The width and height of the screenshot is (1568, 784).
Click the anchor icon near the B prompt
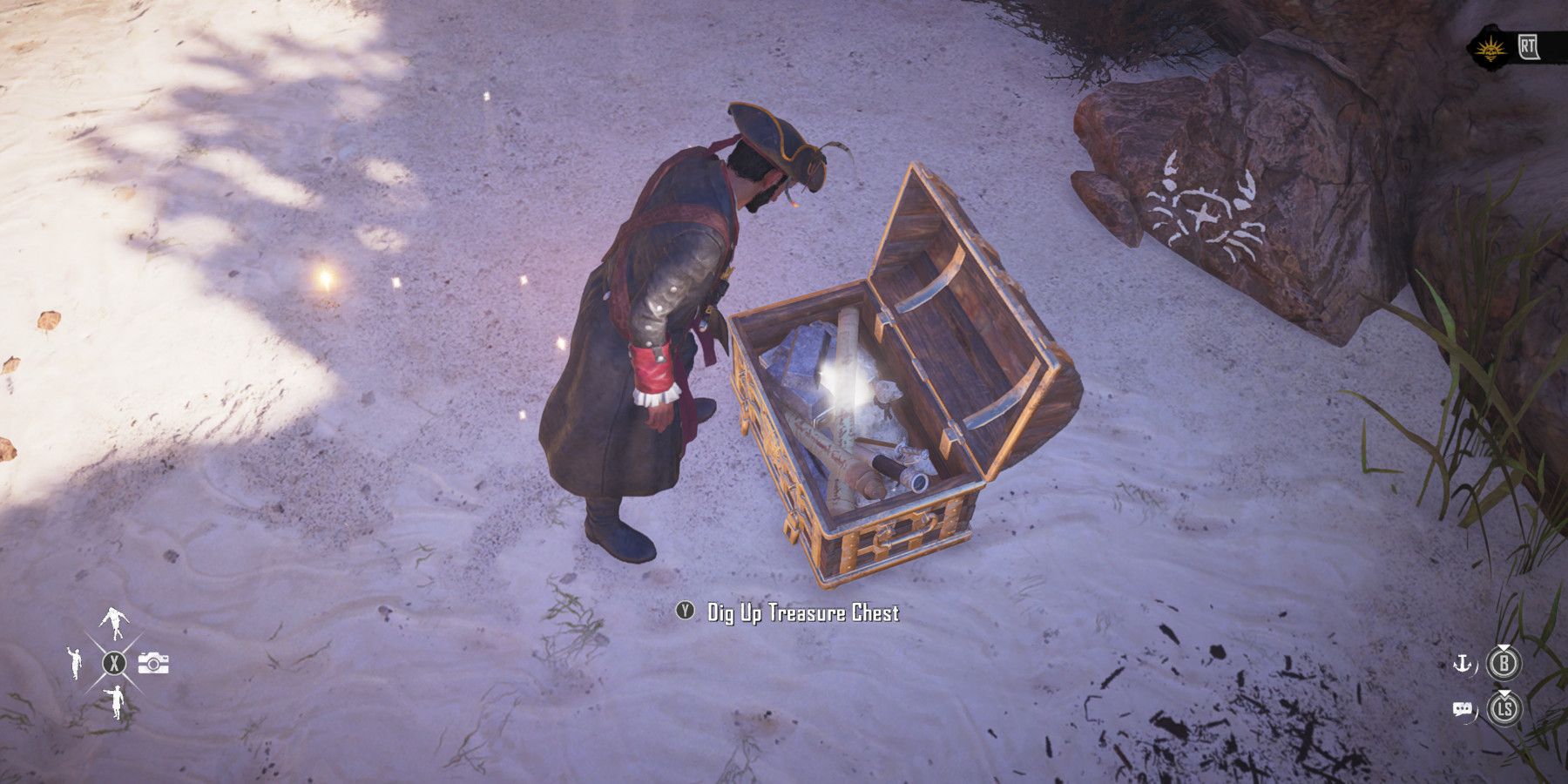pos(1463,664)
